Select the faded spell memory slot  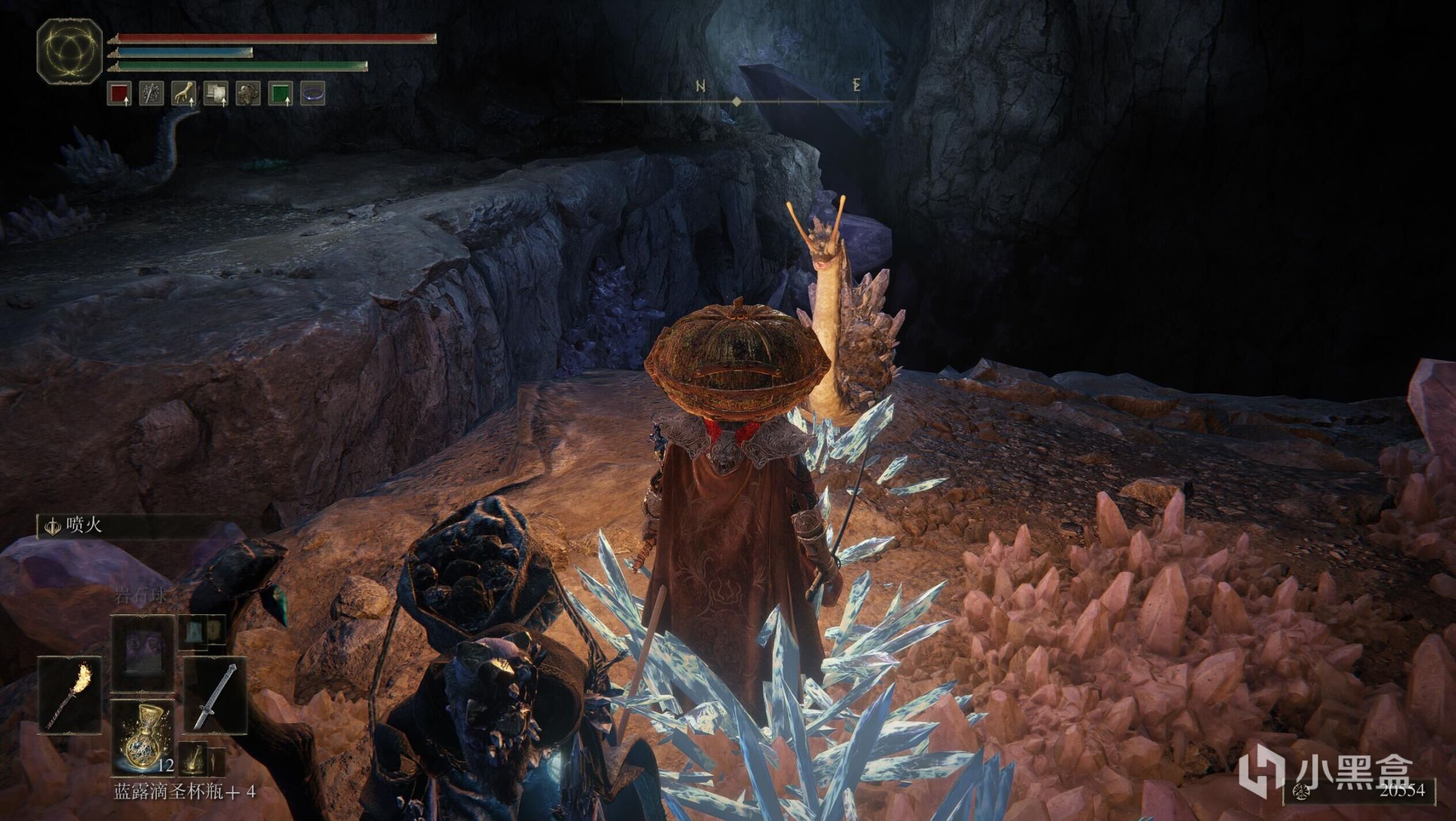click(x=142, y=653)
